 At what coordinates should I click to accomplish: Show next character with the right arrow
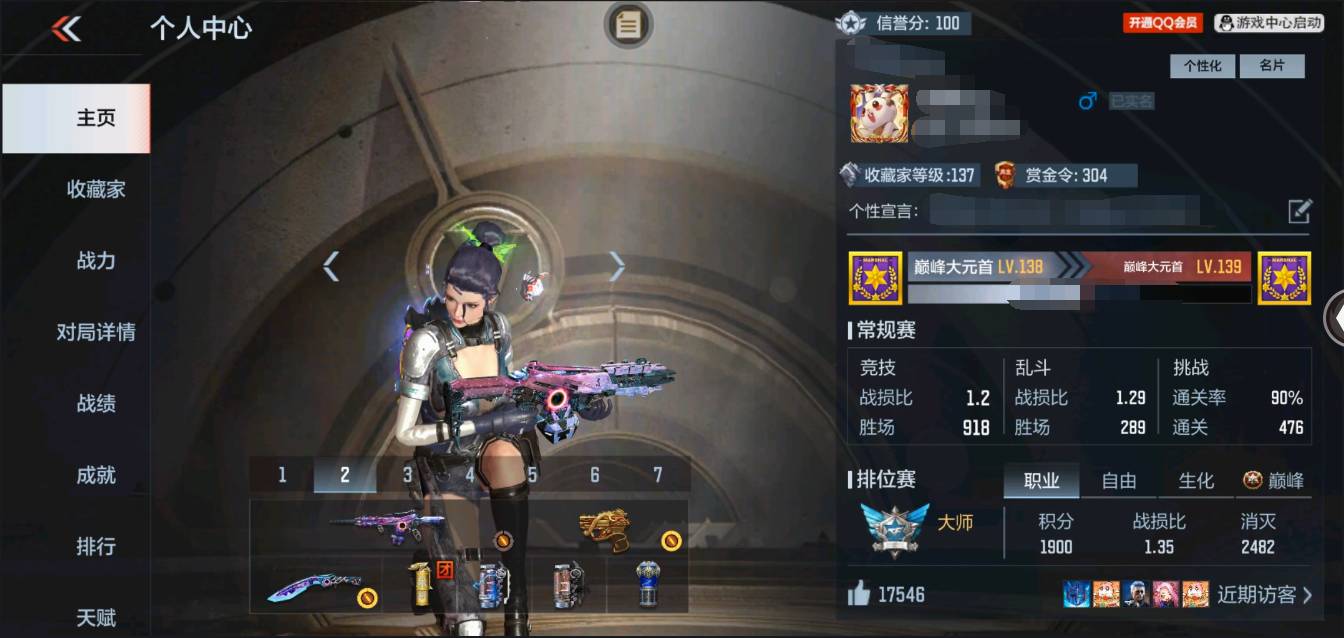(x=617, y=266)
